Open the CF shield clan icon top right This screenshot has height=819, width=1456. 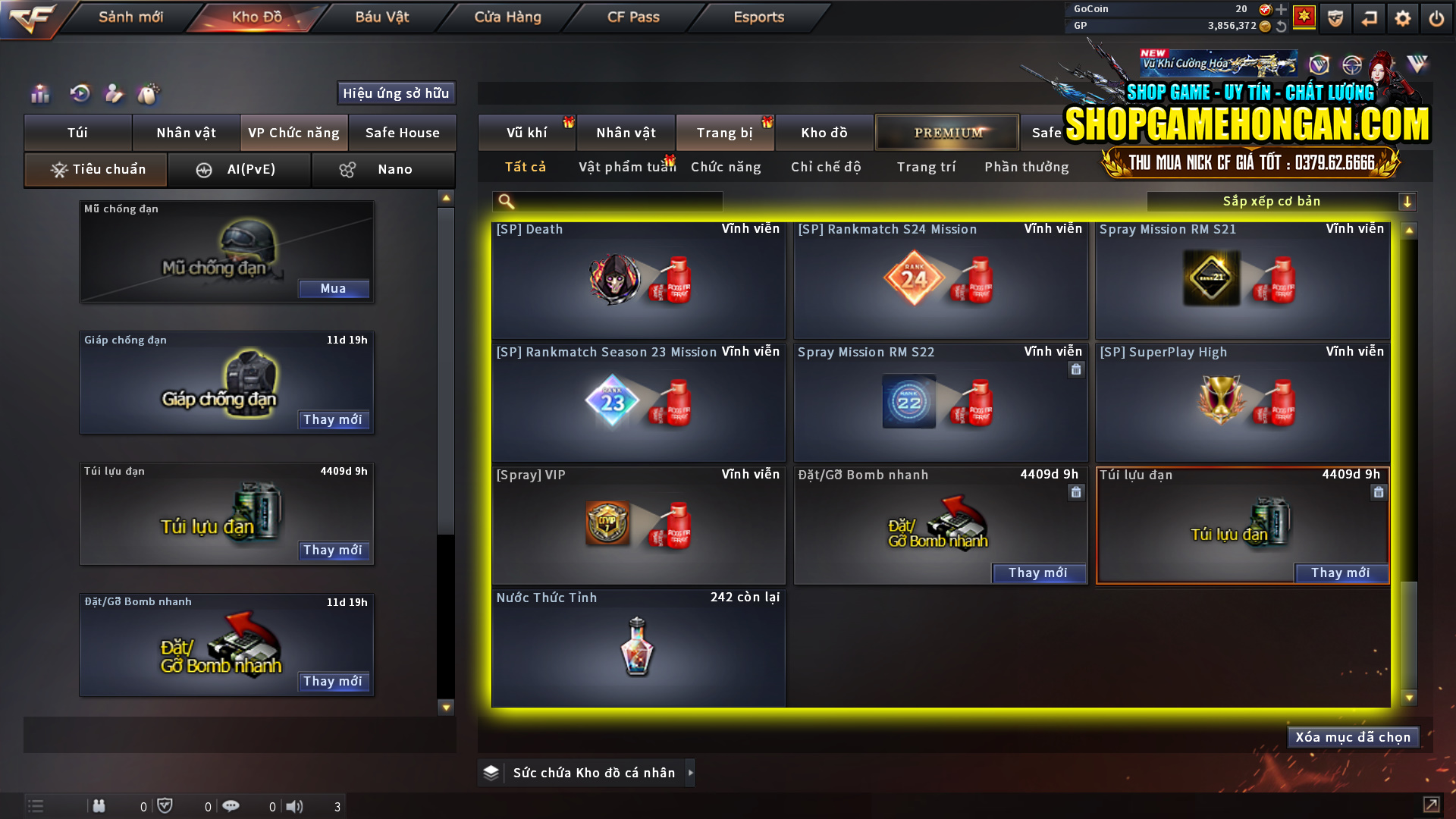(1335, 17)
